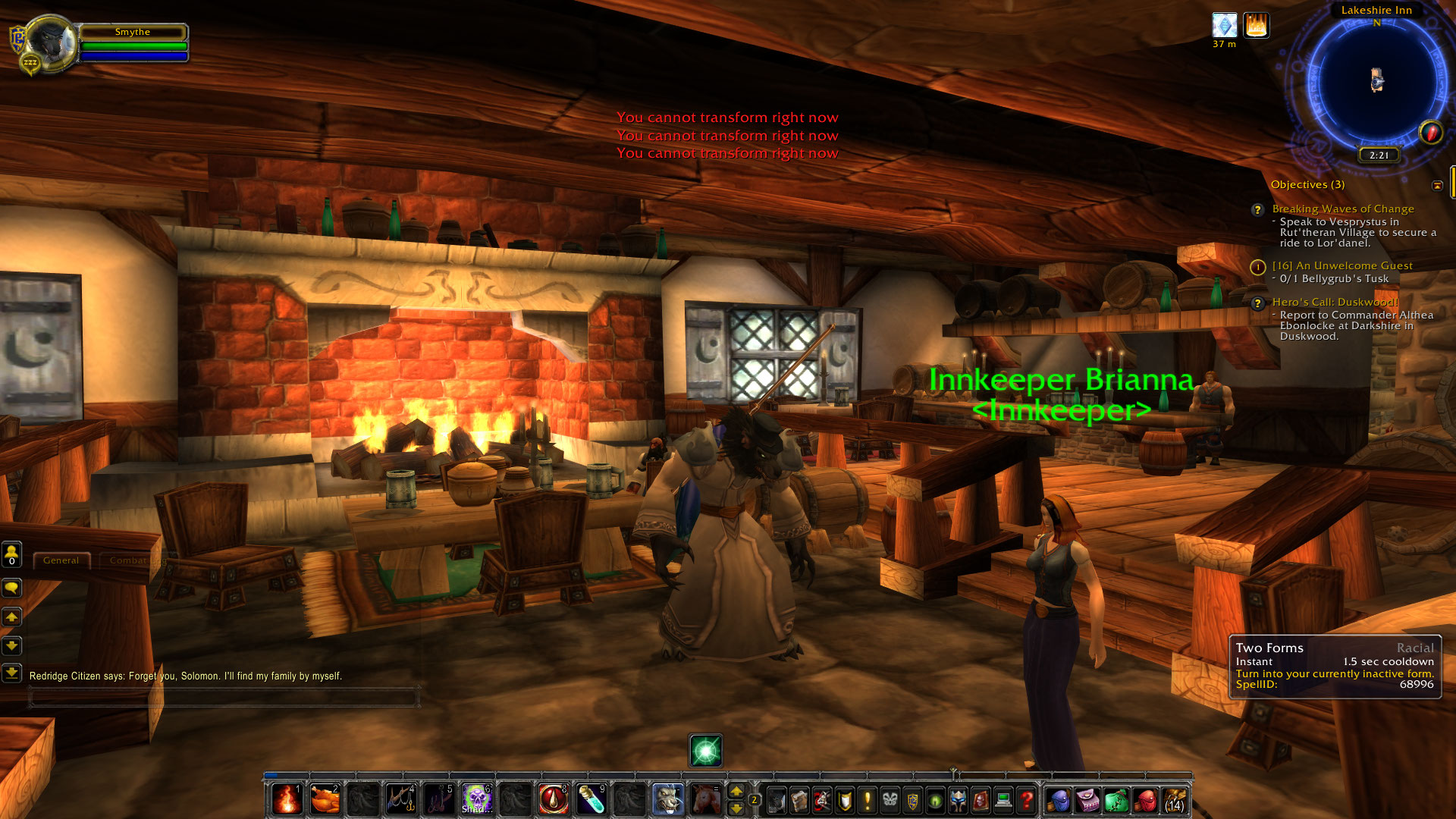The image size is (1456, 819).
Task: Page up the action bar with arrow
Action: pos(738,791)
